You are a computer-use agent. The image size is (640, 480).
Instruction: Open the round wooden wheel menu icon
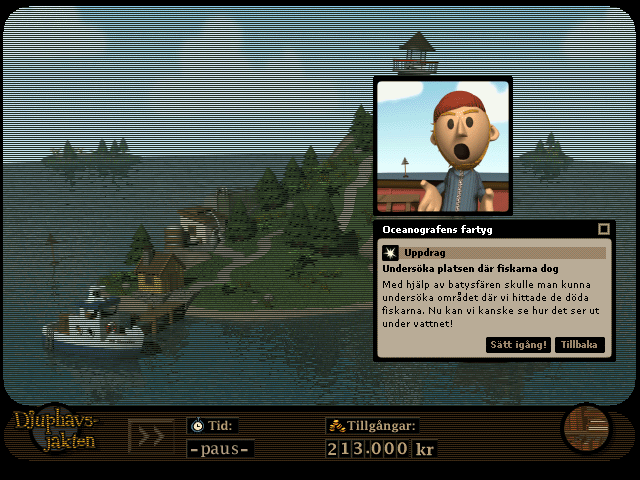585,428
